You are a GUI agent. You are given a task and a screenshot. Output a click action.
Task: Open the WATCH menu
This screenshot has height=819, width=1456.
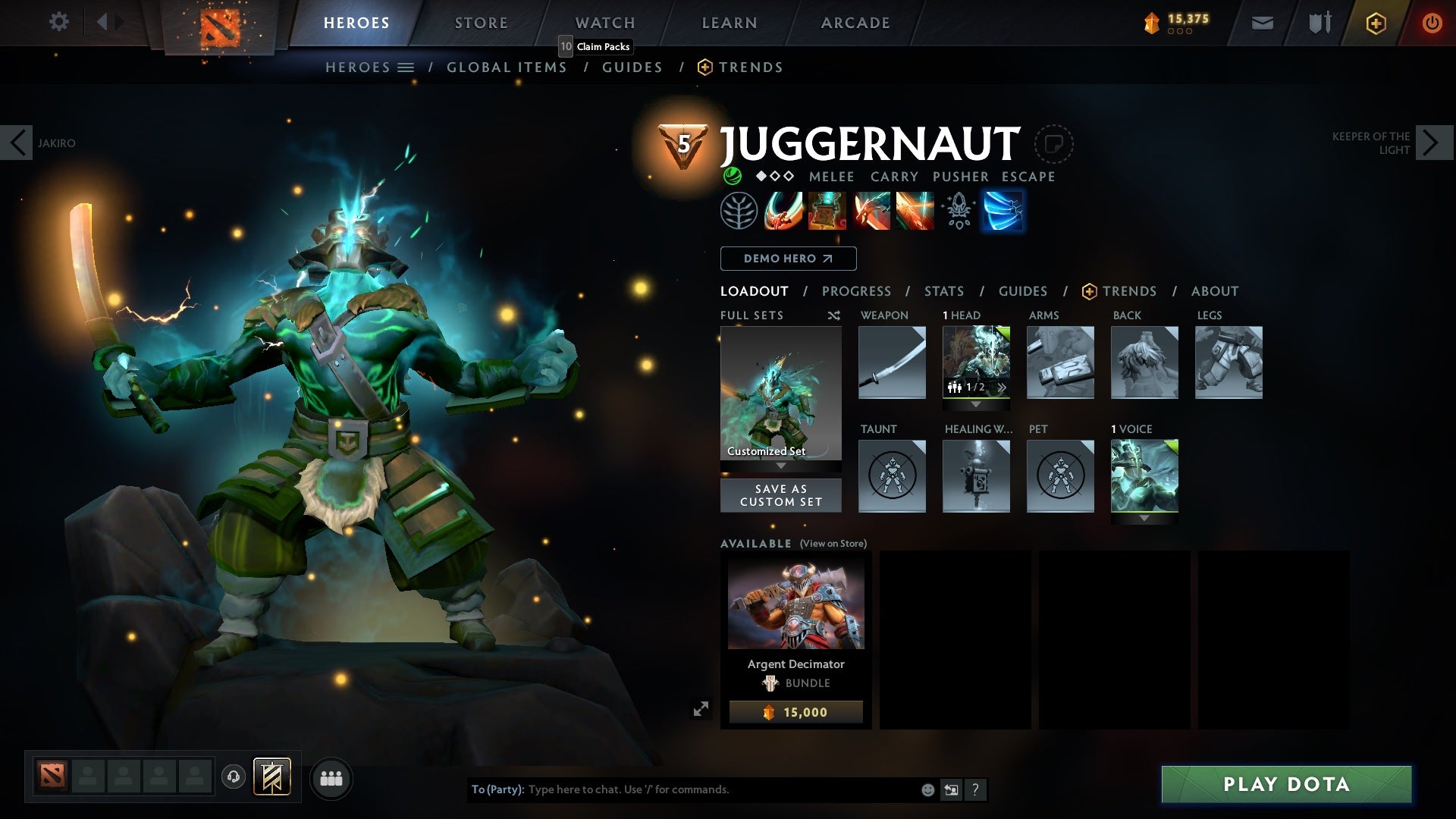pyautogui.click(x=605, y=22)
